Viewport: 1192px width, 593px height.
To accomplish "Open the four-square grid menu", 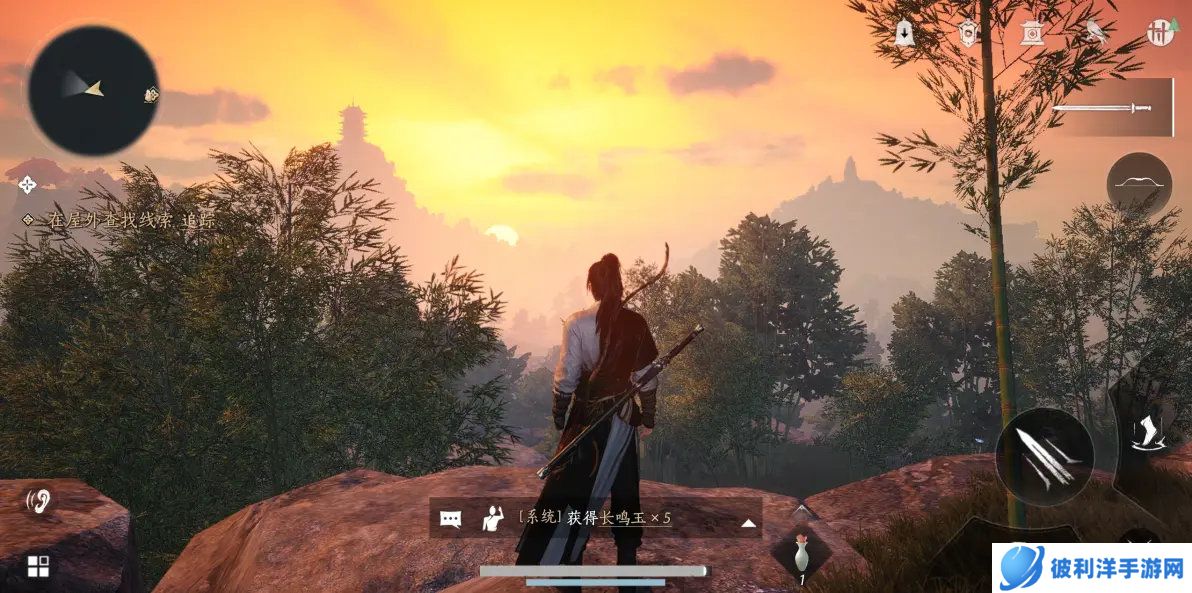I will coord(38,567).
